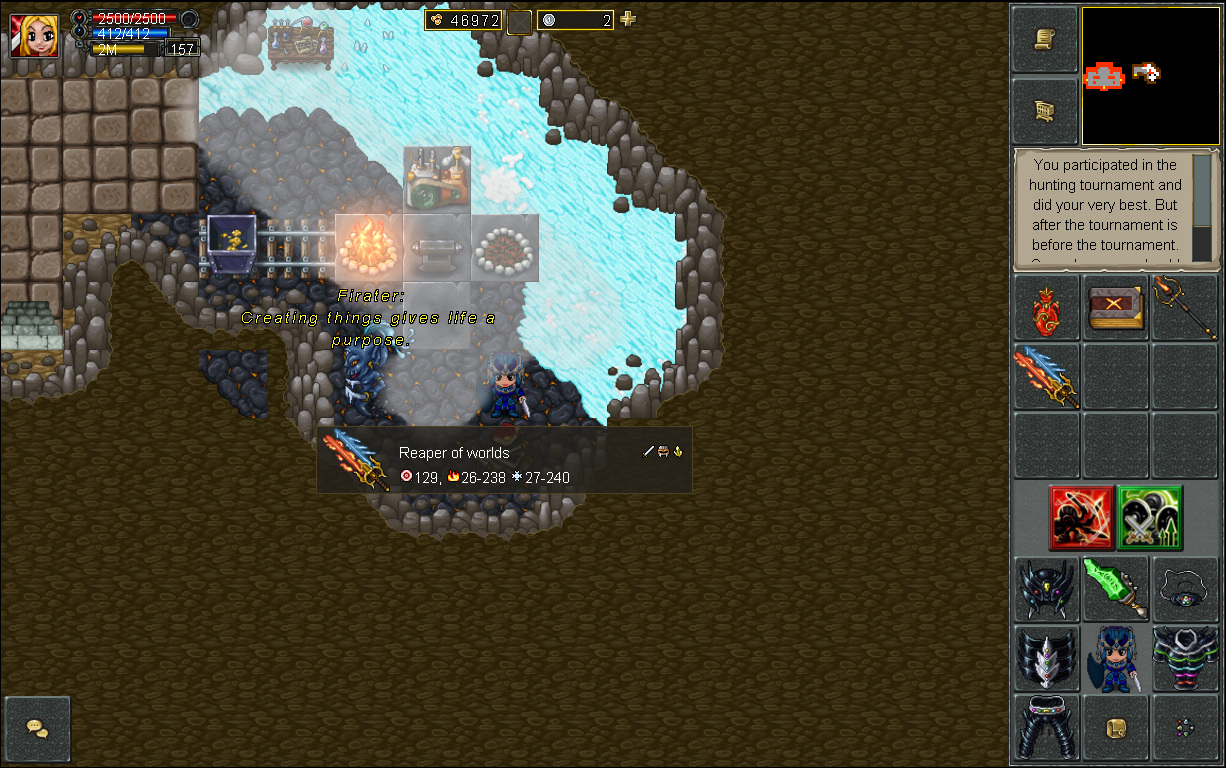This screenshot has width=1226, height=768.
Task: Select the Reaper of worlds sword slot
Action: 1046,376
